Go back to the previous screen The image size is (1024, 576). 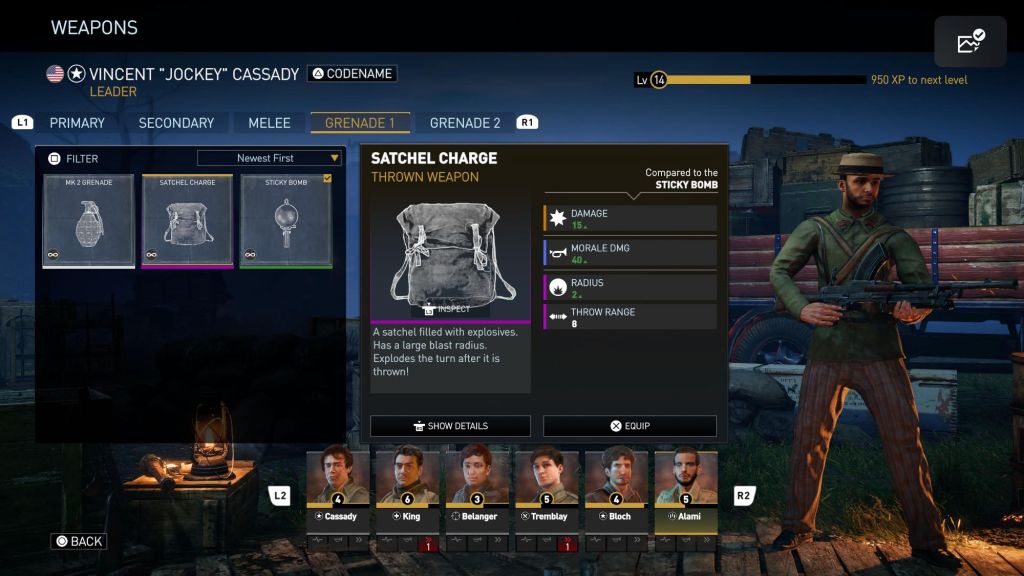click(79, 541)
